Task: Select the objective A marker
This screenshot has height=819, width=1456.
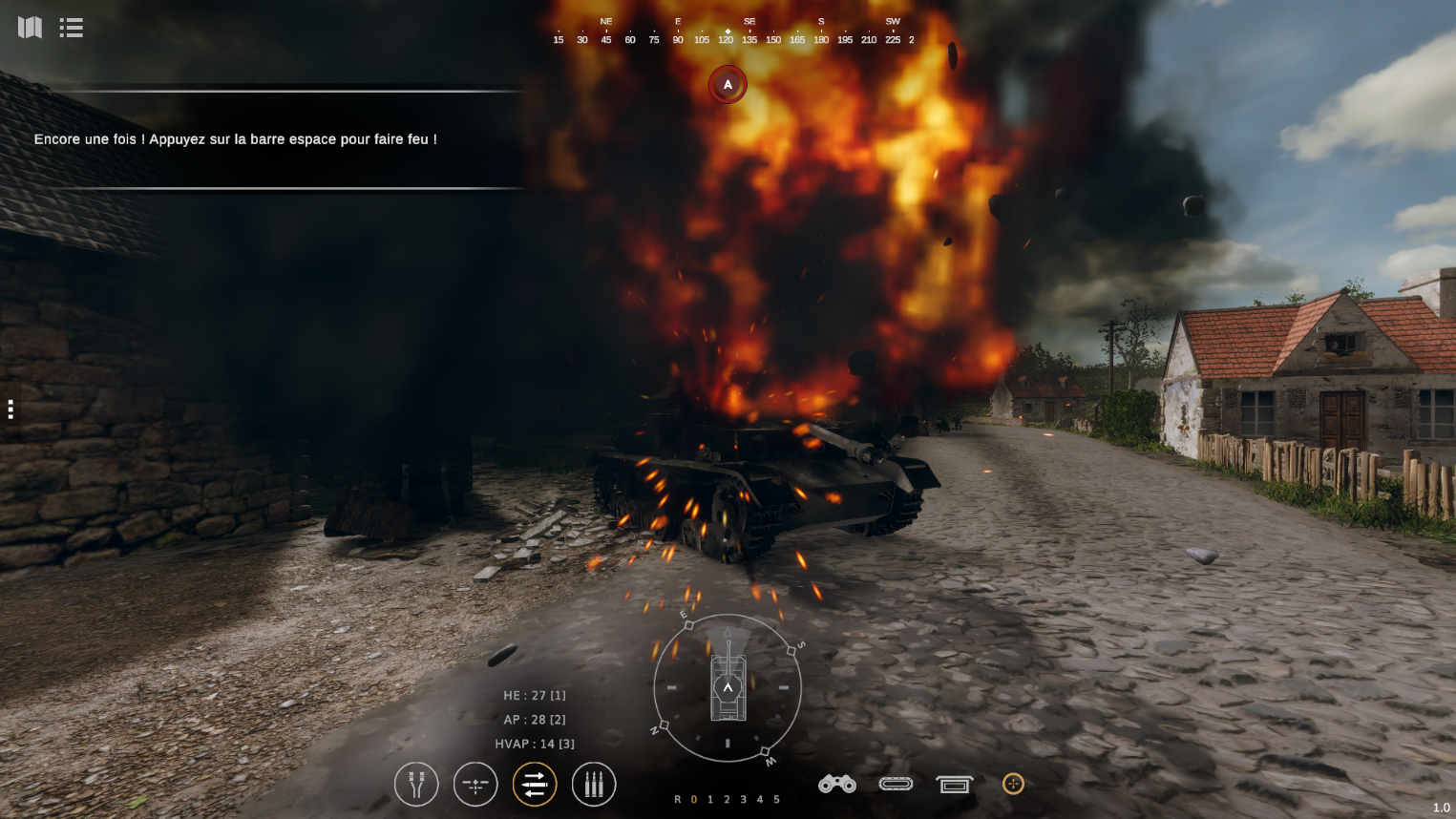Action: coord(728,85)
